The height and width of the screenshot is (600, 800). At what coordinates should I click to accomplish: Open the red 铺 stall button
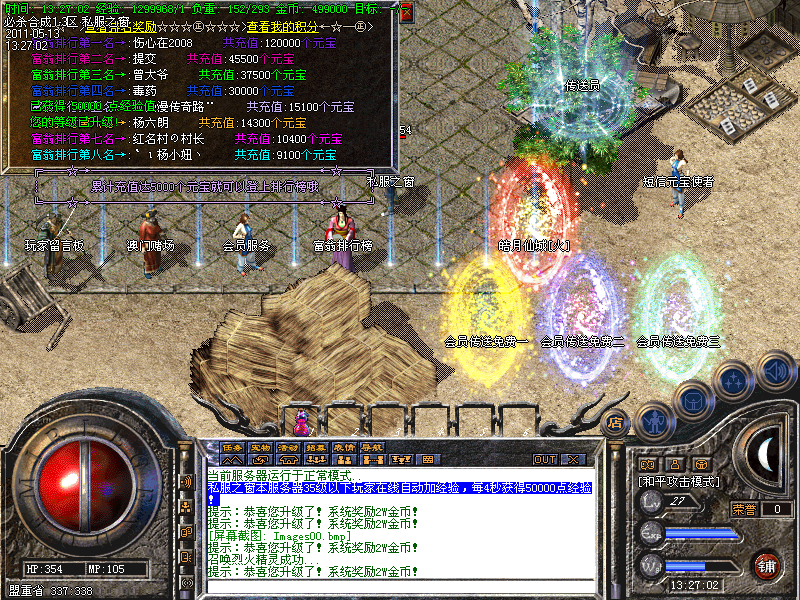tap(767, 566)
